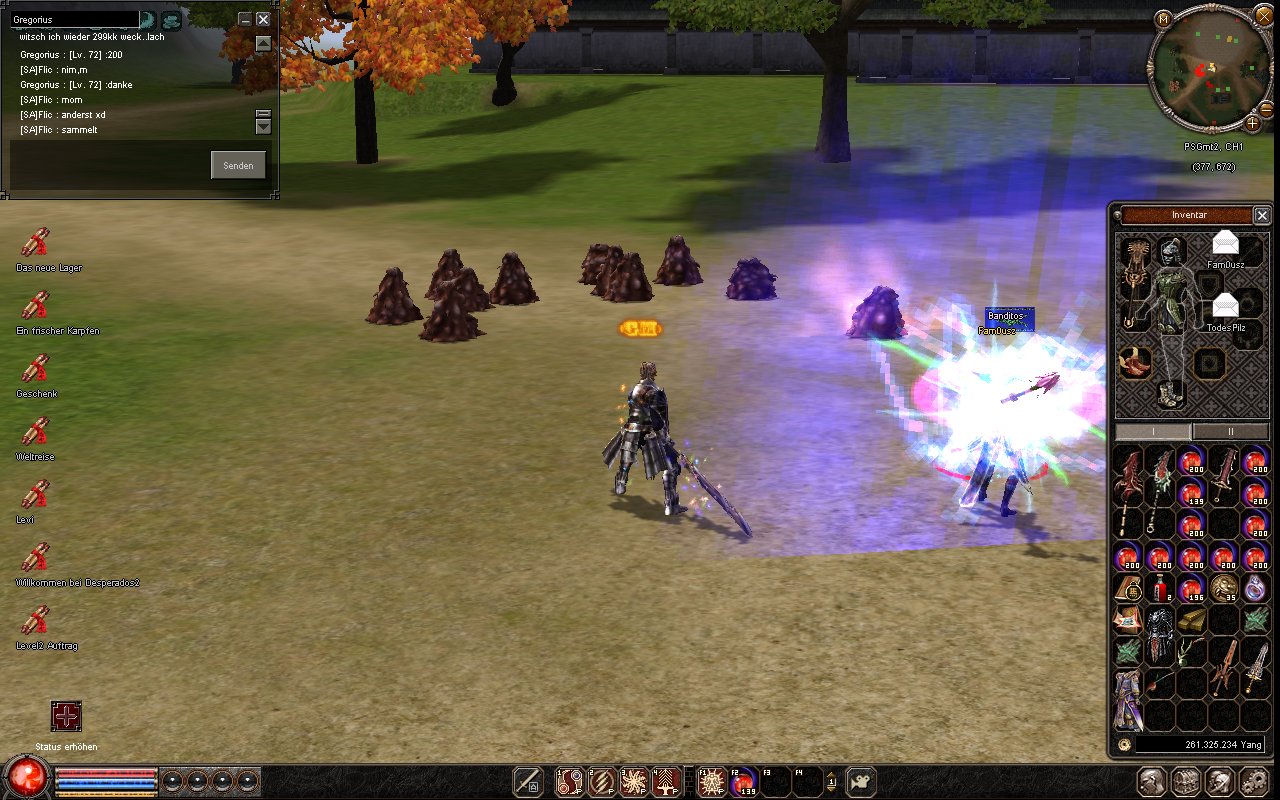Open the 'Level2 Auftrag' quest scroll
The image size is (1280, 800).
(x=36, y=621)
